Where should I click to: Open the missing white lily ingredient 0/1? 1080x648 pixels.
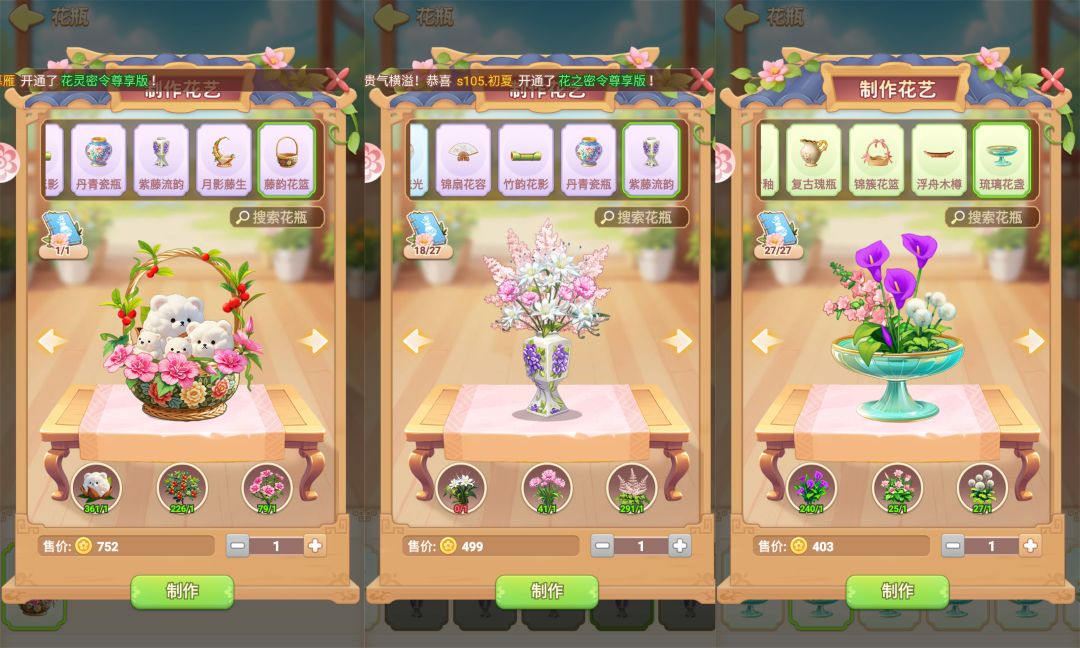point(461,487)
